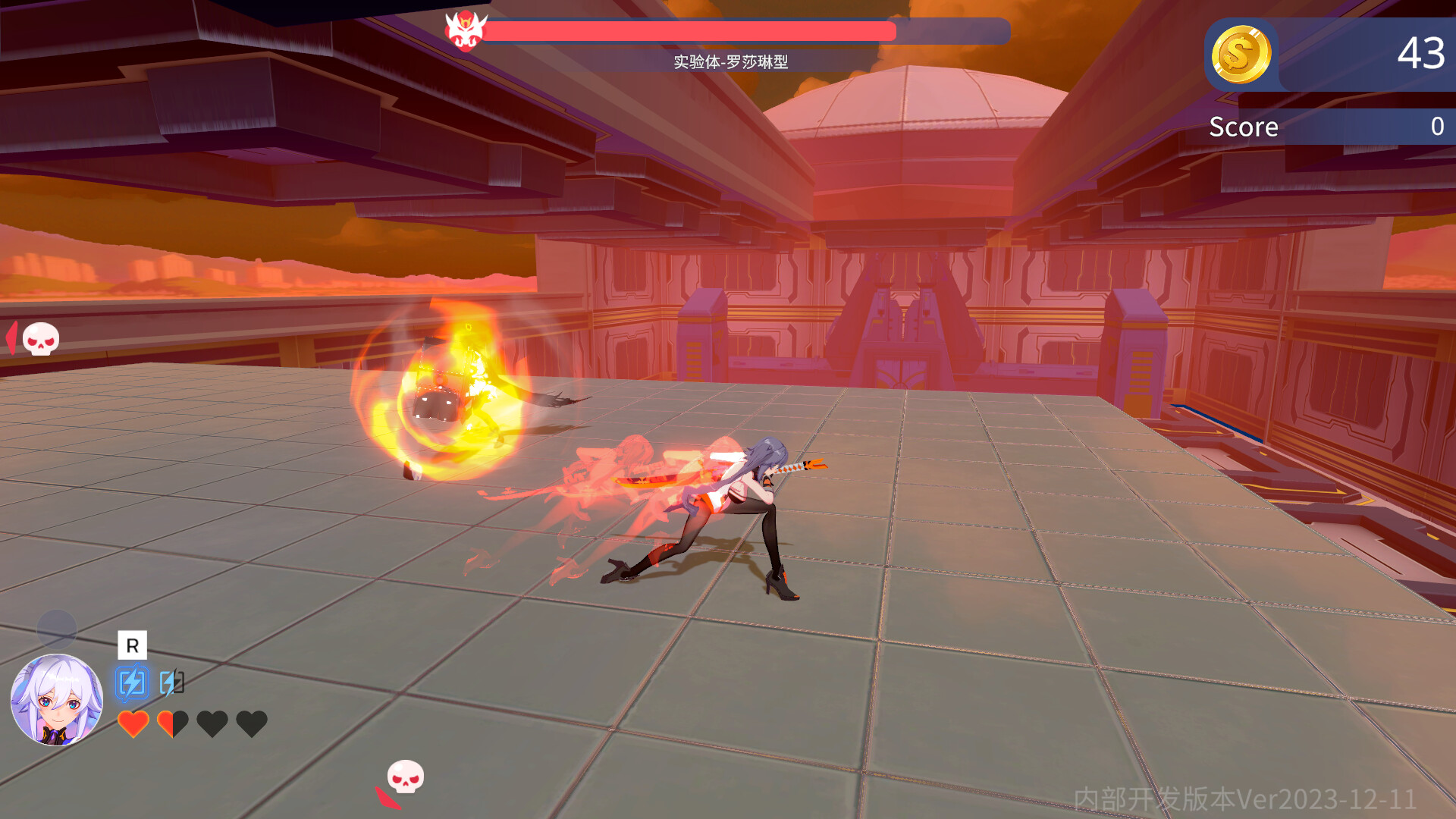Click the second half-charged lightning energy icon
The height and width of the screenshot is (819, 1456).
pyautogui.click(x=171, y=681)
